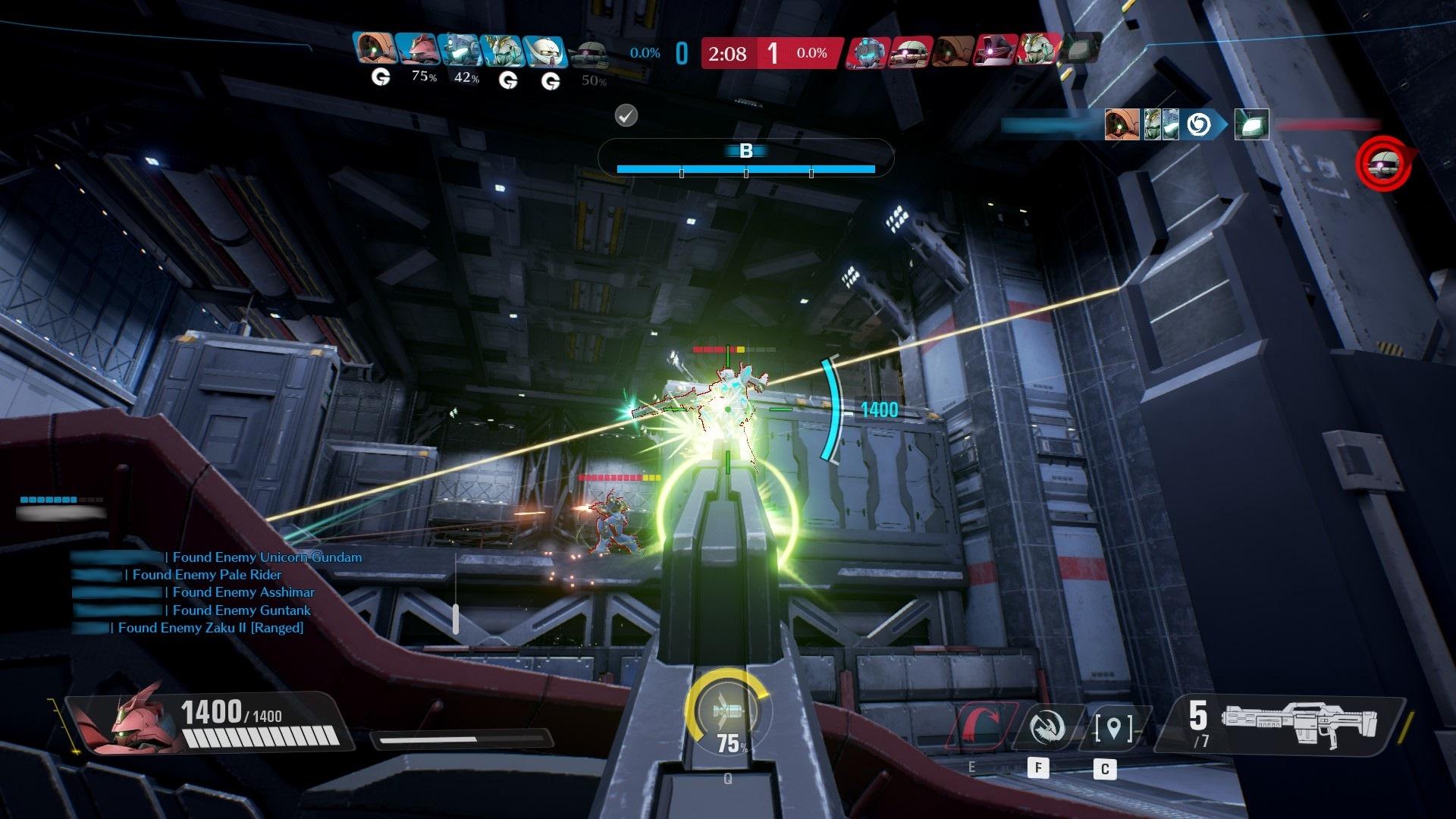The width and height of the screenshot is (1456, 819).
Task: Click the red-circled enemy Zaku indicator
Action: 1384,163
